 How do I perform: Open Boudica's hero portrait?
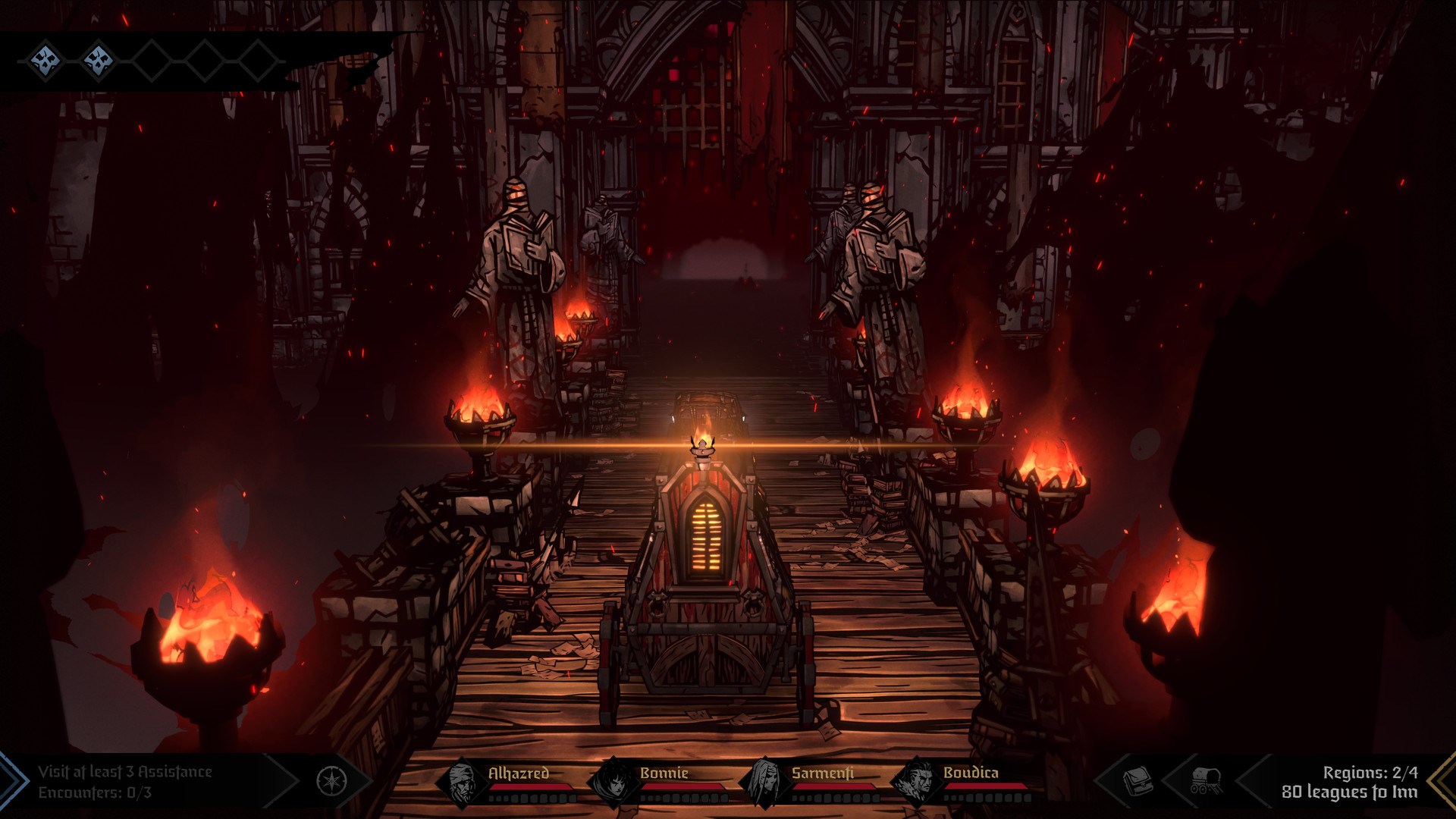click(916, 782)
